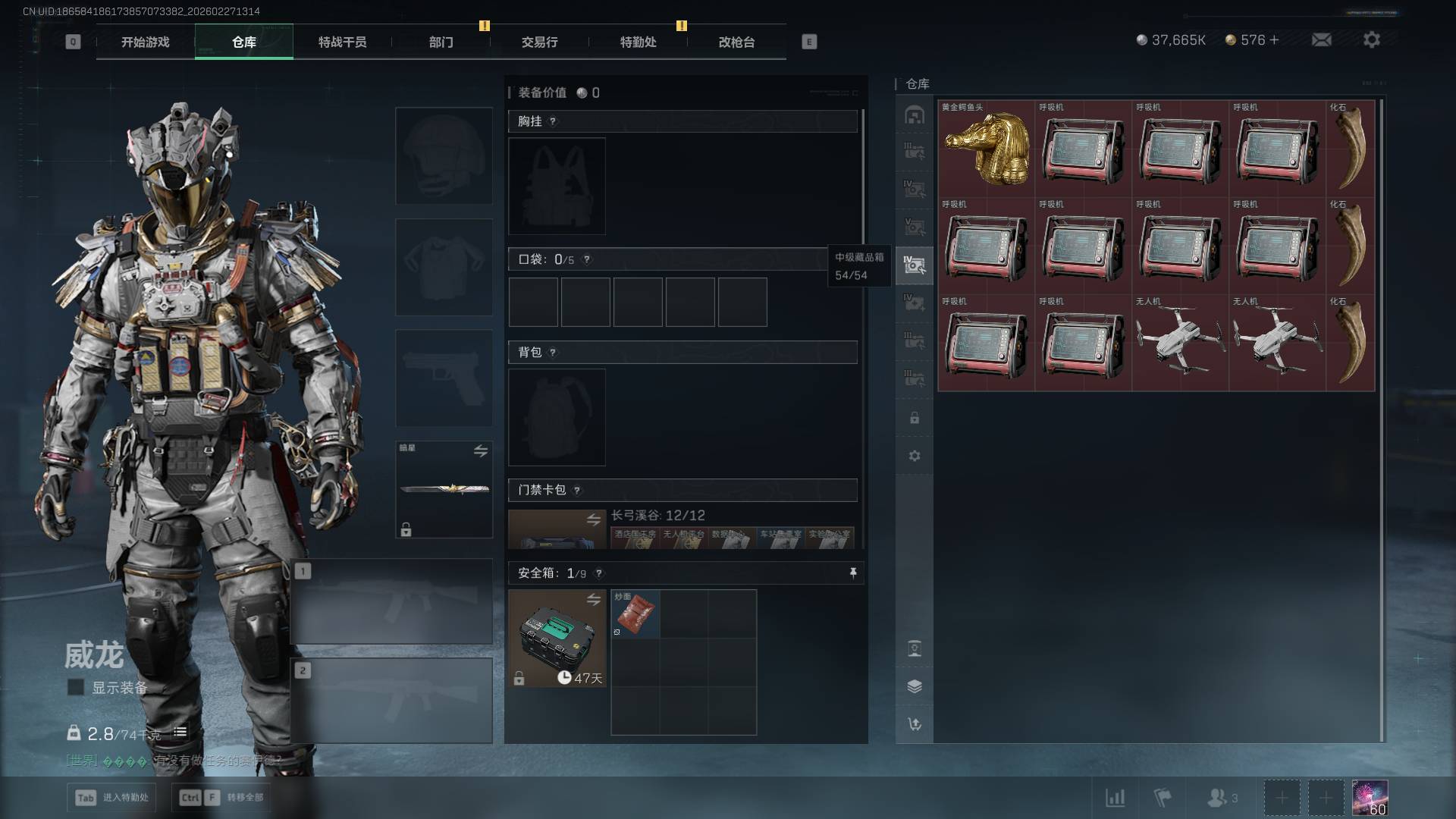Open the 交易行 trading tab
The width and height of the screenshot is (1456, 819).
pos(539,42)
